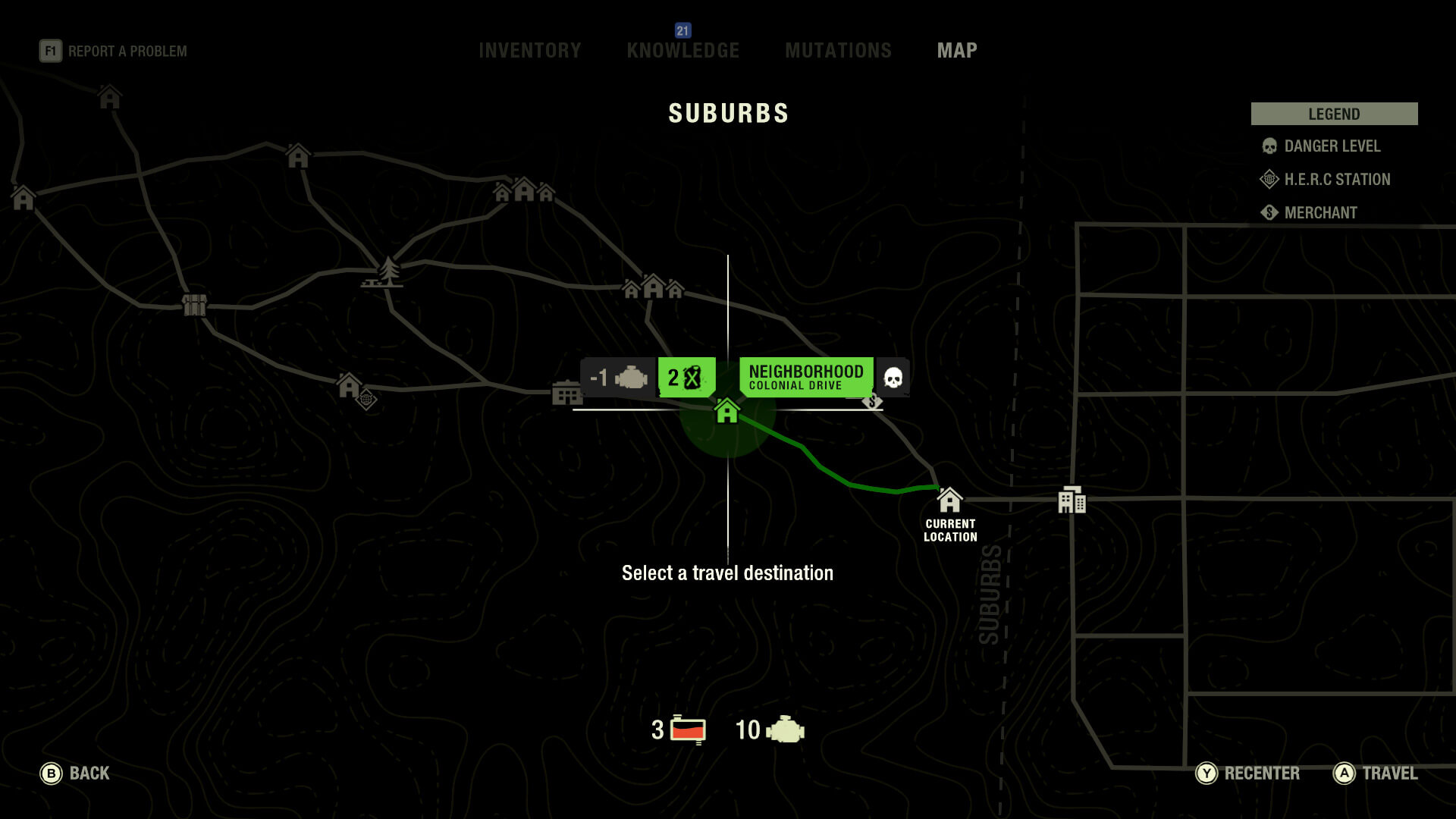
Task: Select the Neighborhood Colonial Drive destination marker
Action: coord(727,411)
